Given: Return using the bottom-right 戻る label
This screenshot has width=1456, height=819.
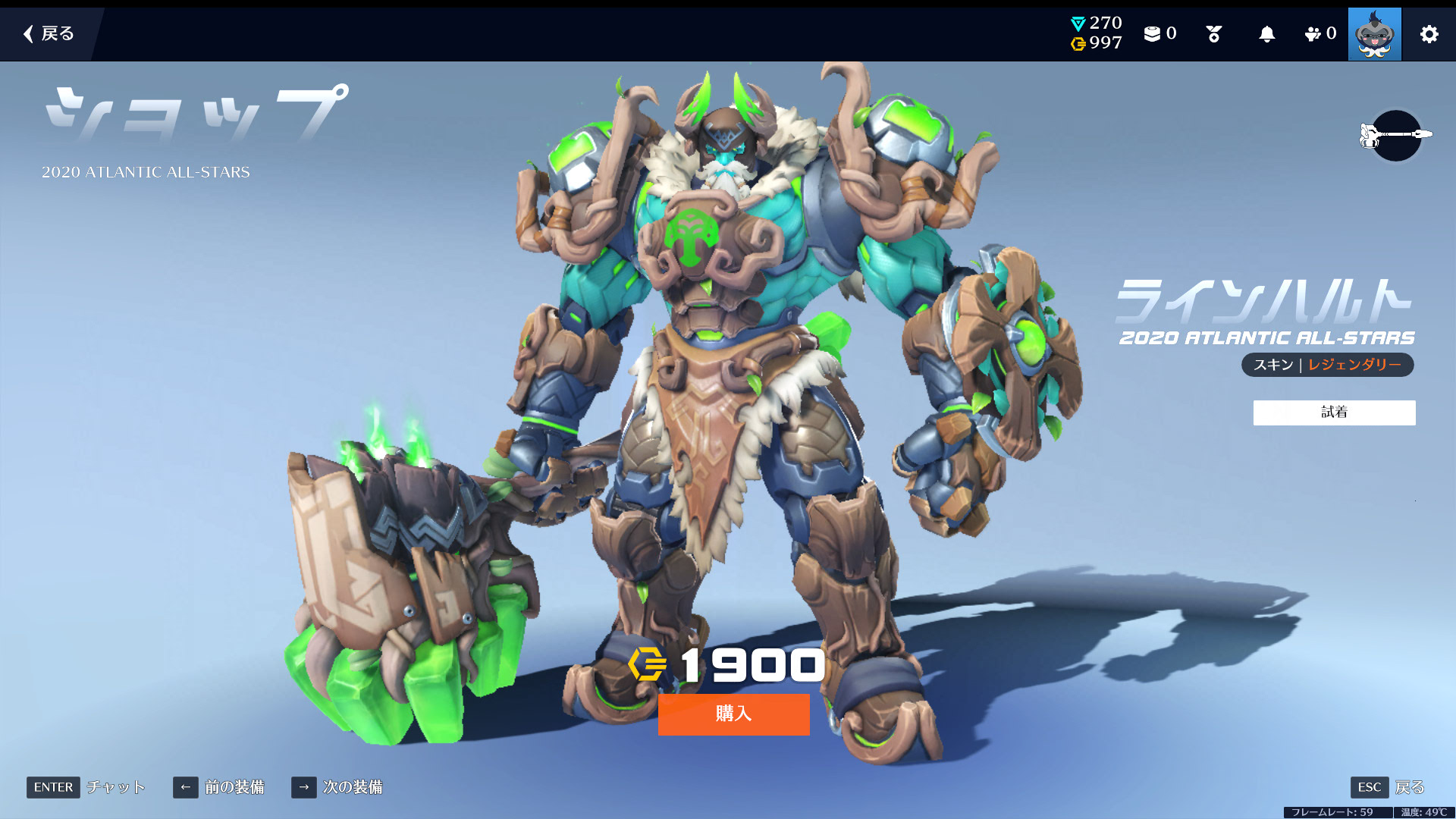Looking at the screenshot, I should [x=1409, y=787].
